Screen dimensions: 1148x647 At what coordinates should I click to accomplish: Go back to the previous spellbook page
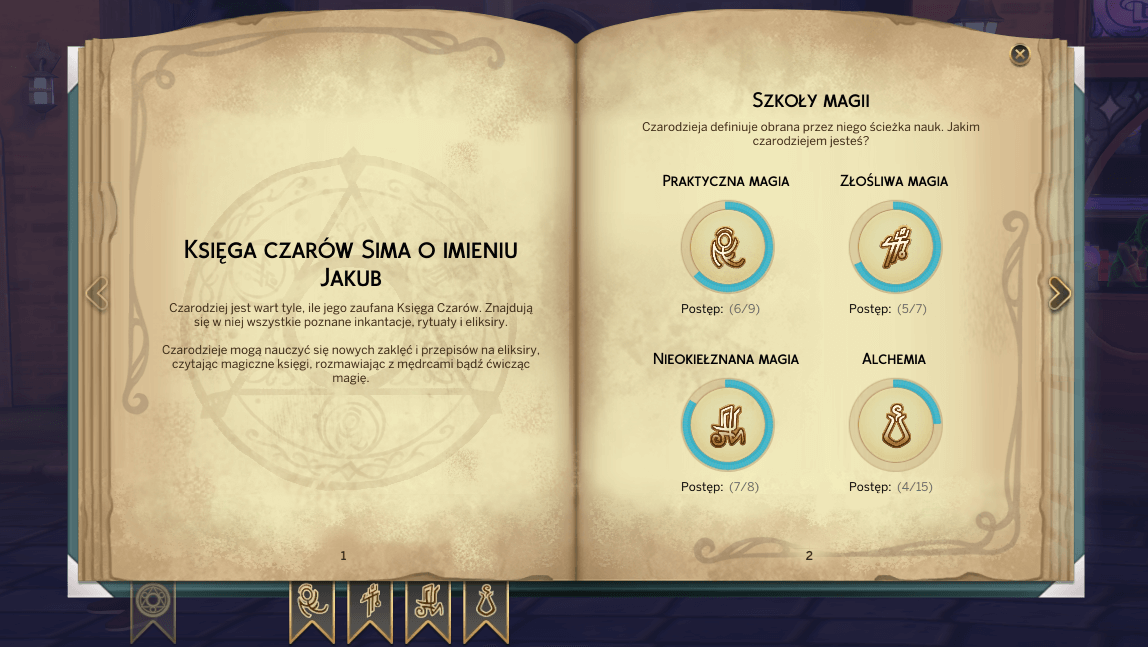pos(97,293)
